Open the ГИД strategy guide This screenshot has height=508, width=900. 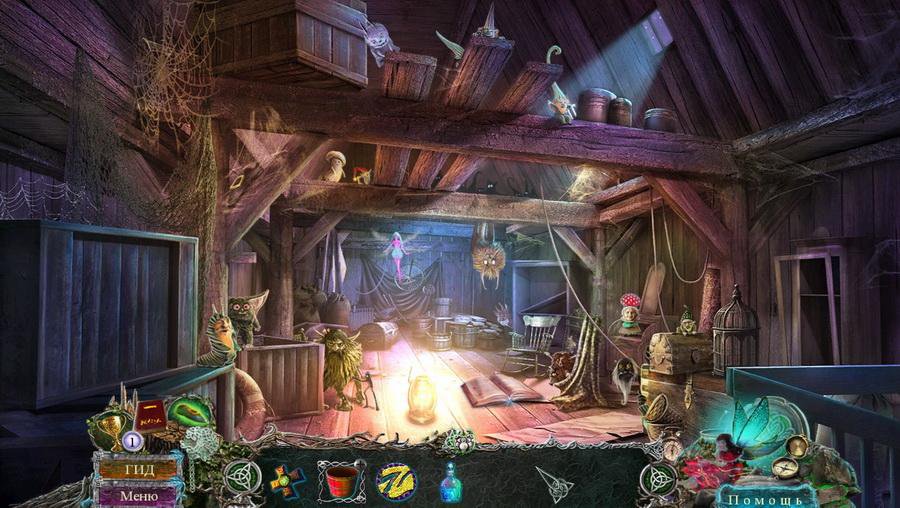point(138,468)
